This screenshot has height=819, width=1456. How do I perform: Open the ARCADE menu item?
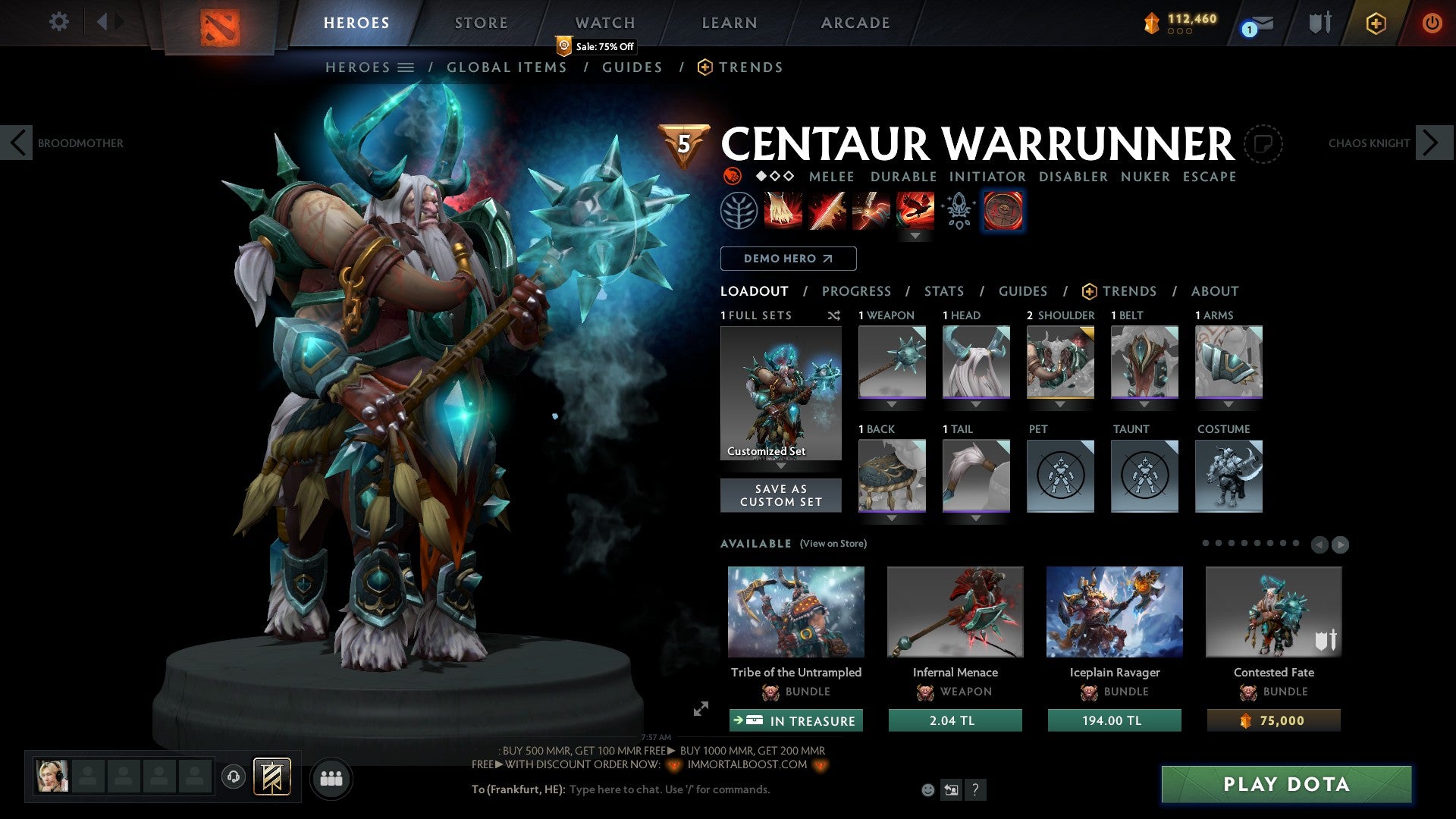(x=855, y=22)
